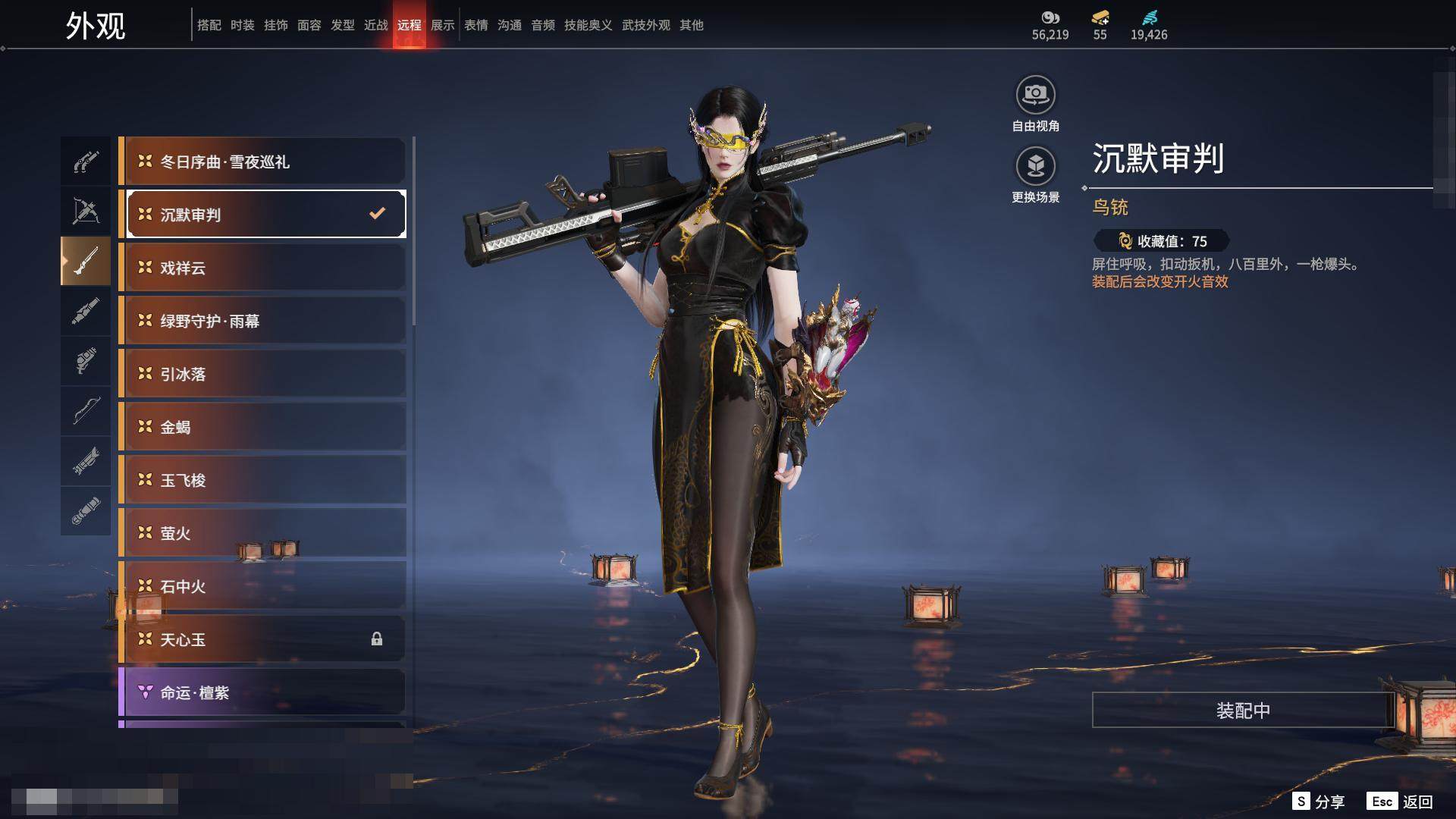Open the 挂饰 tab
The image size is (1456, 819).
(x=276, y=26)
